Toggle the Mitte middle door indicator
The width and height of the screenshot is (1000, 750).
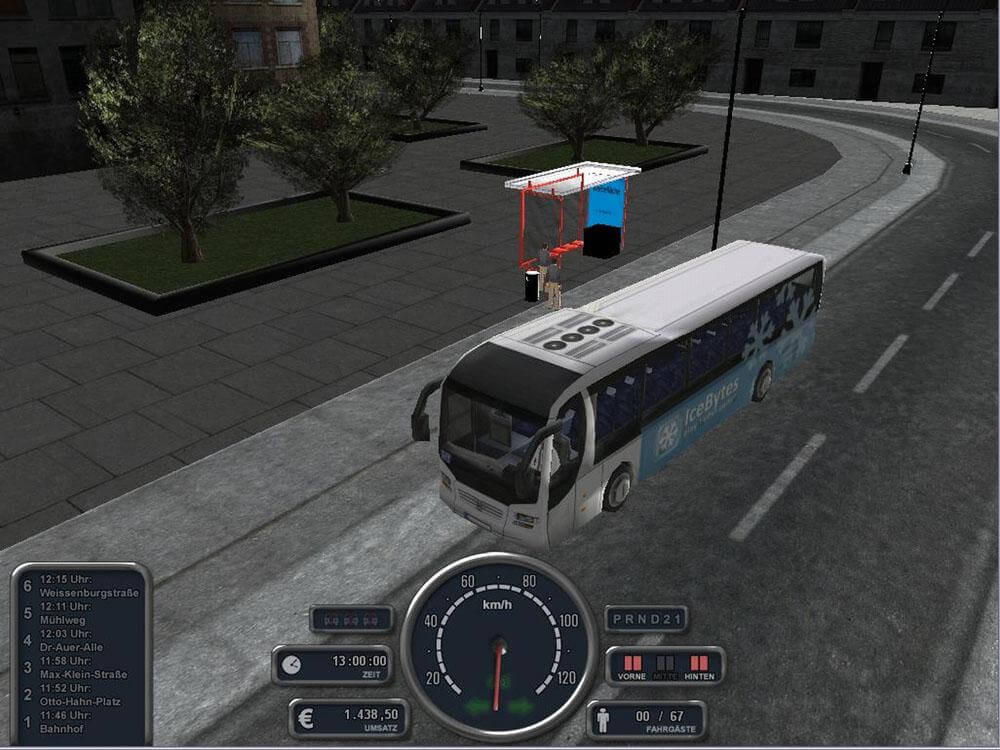coord(665,663)
